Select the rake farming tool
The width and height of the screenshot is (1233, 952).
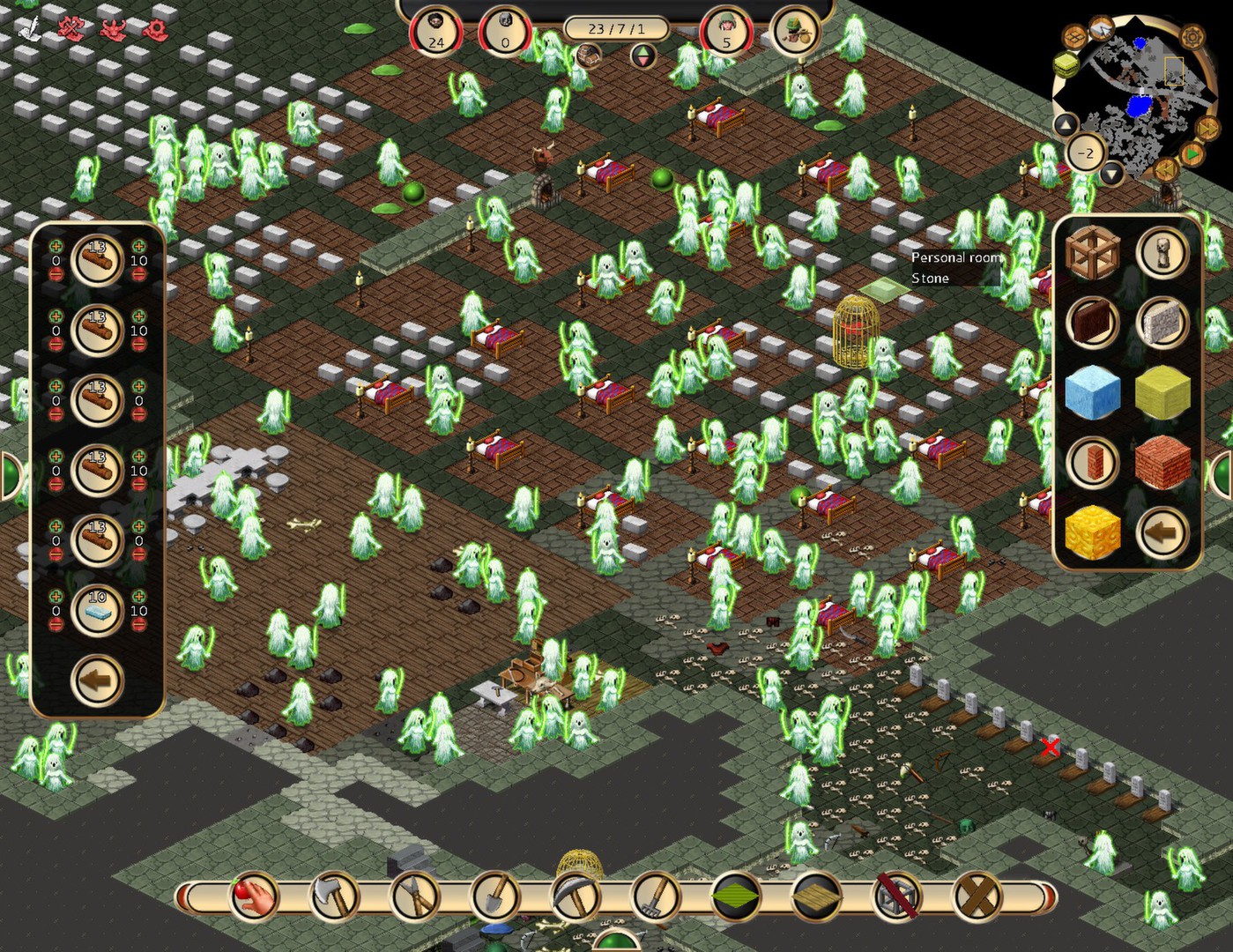[656, 898]
